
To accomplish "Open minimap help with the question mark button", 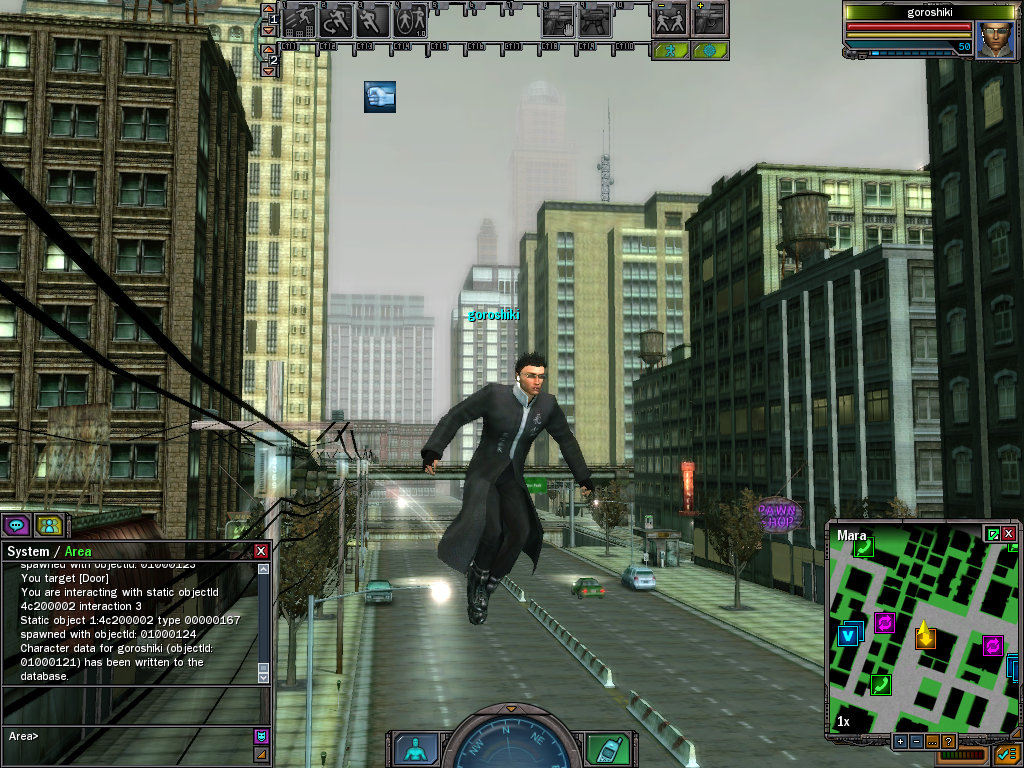I will (948, 741).
